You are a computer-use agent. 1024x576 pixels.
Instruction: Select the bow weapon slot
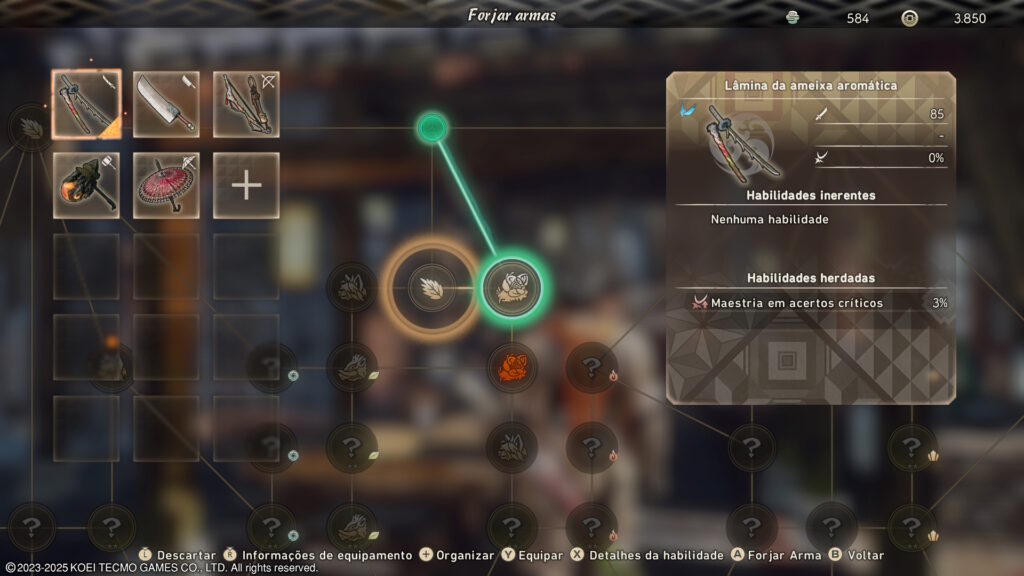(x=246, y=104)
